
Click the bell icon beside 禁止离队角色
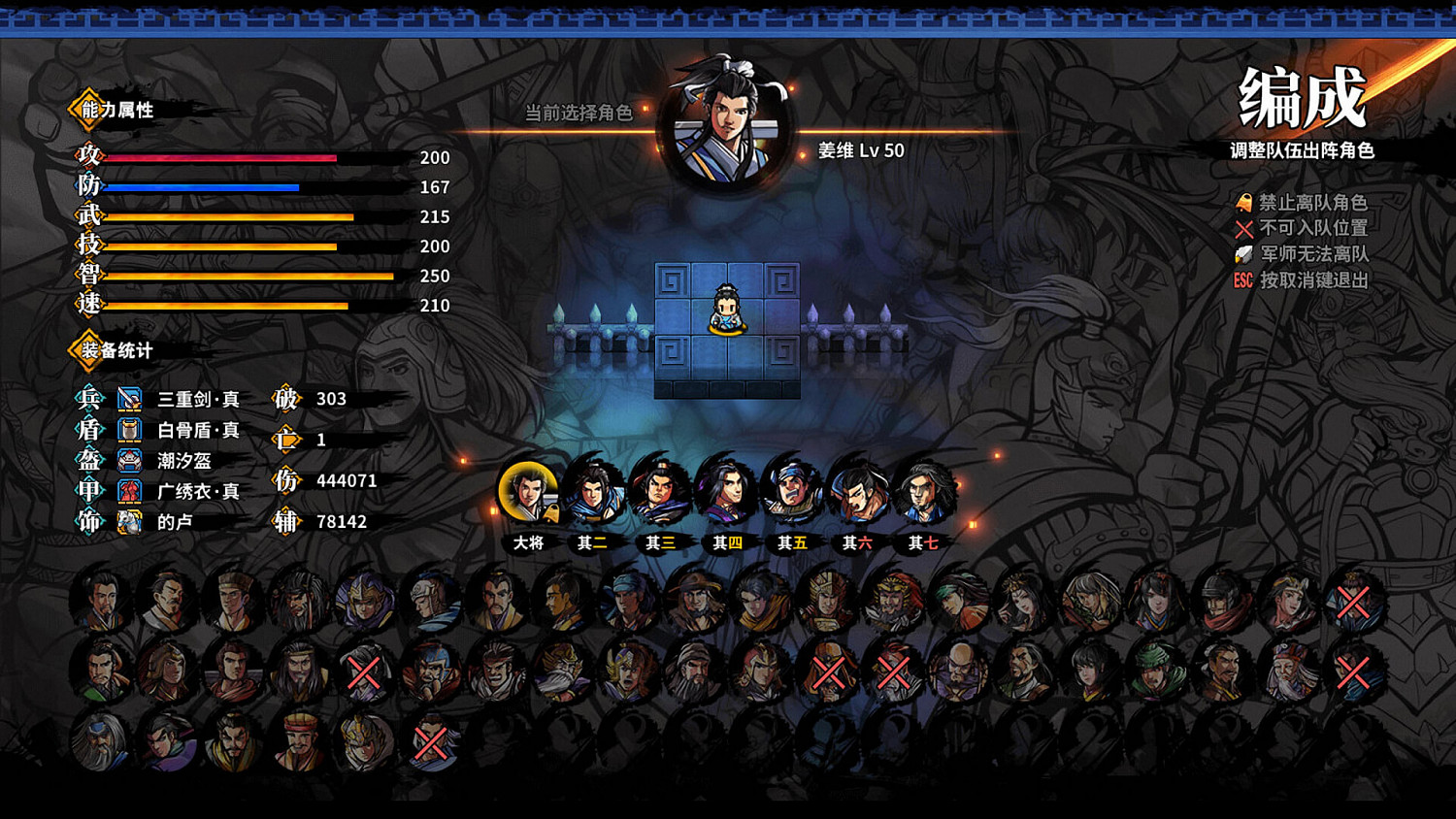(x=1243, y=204)
